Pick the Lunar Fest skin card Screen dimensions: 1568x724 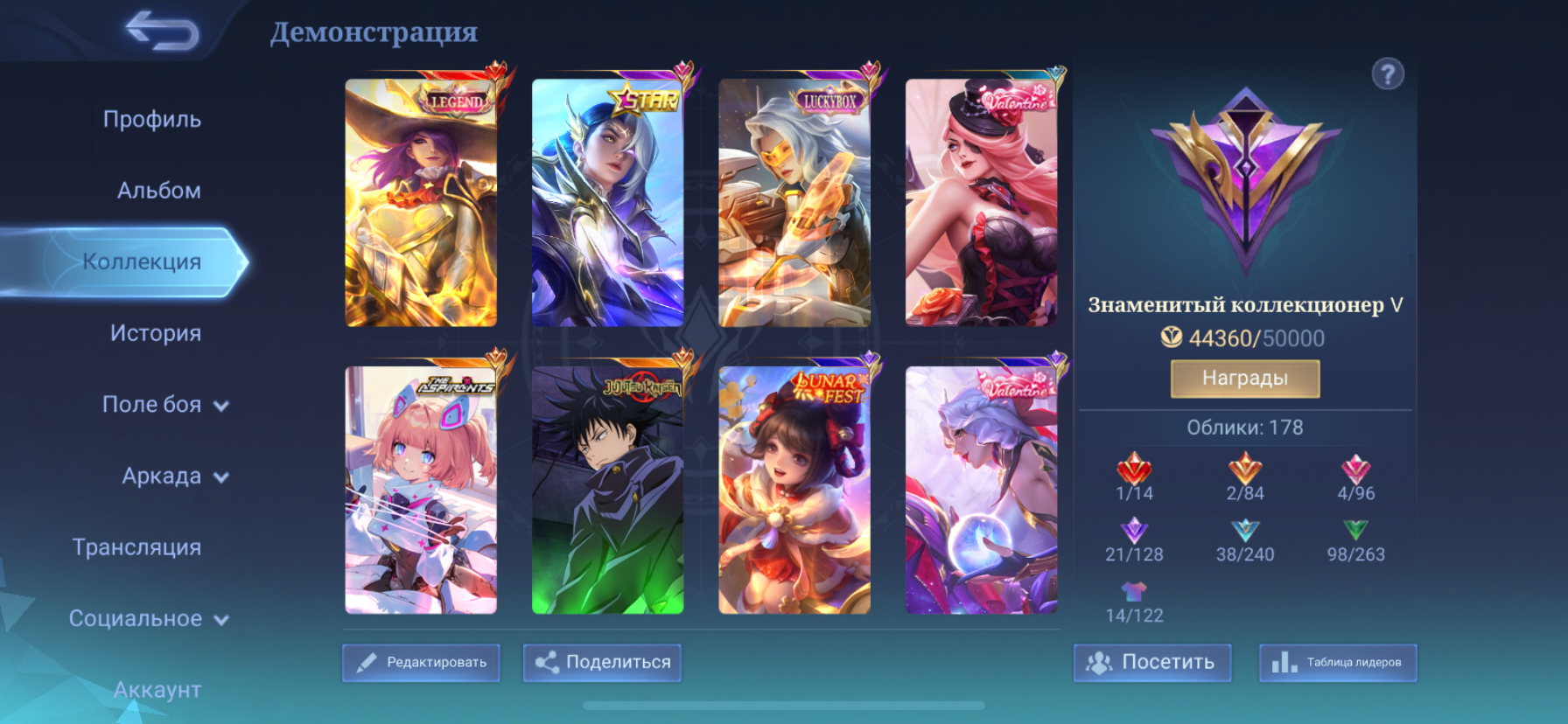(794, 490)
